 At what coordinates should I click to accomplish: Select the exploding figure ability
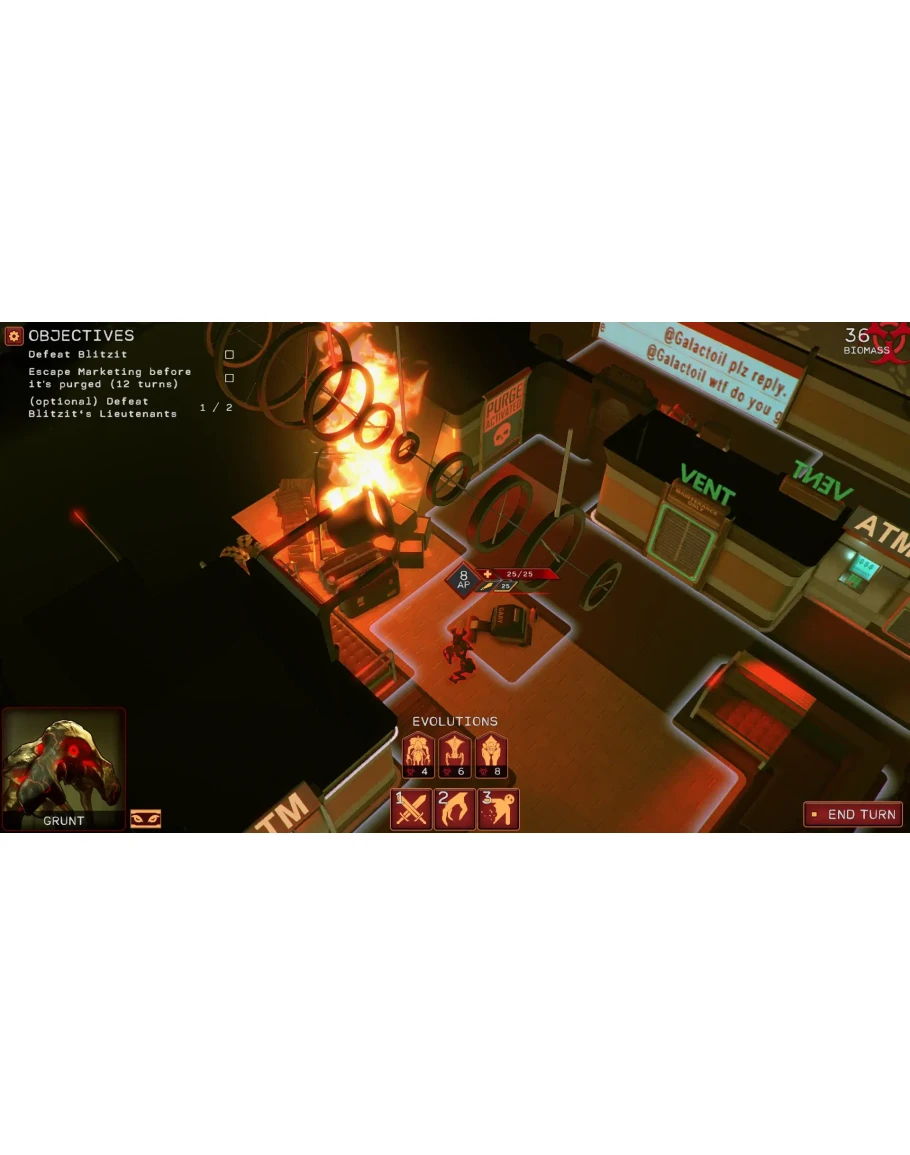pyautogui.click(x=498, y=809)
